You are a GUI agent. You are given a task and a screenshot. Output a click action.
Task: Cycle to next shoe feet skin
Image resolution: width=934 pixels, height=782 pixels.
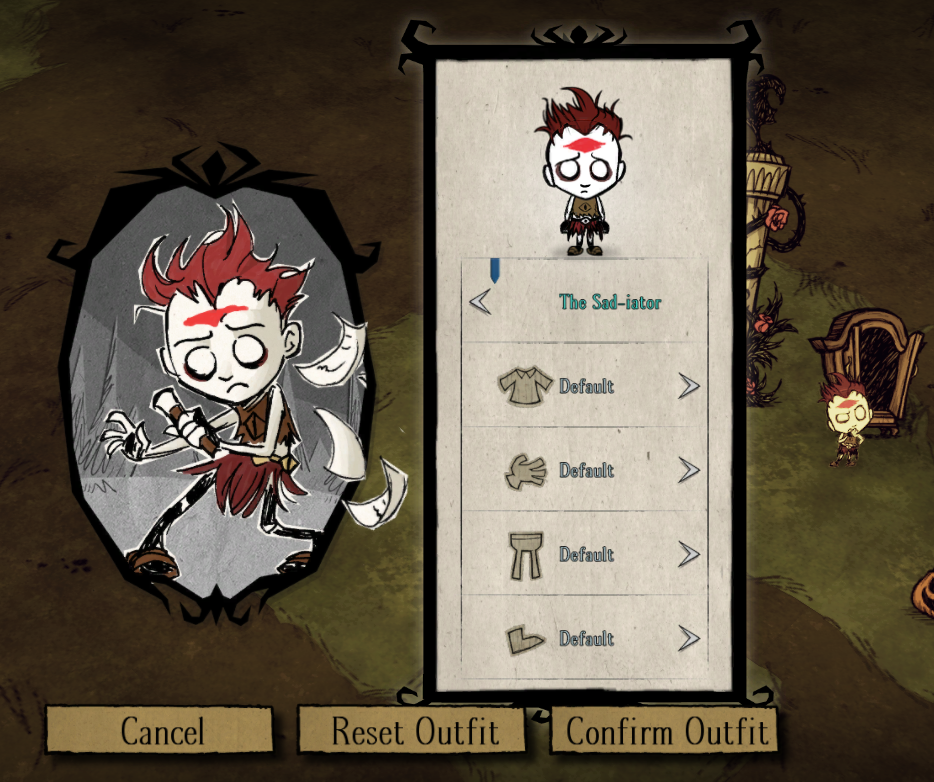pyautogui.click(x=688, y=638)
